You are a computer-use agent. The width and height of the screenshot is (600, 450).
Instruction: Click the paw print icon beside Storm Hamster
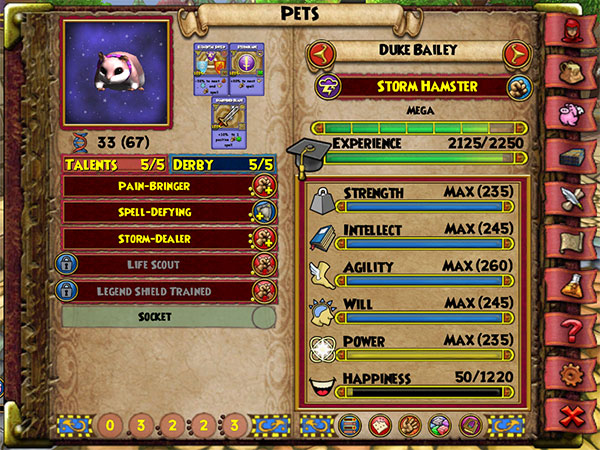[519, 86]
